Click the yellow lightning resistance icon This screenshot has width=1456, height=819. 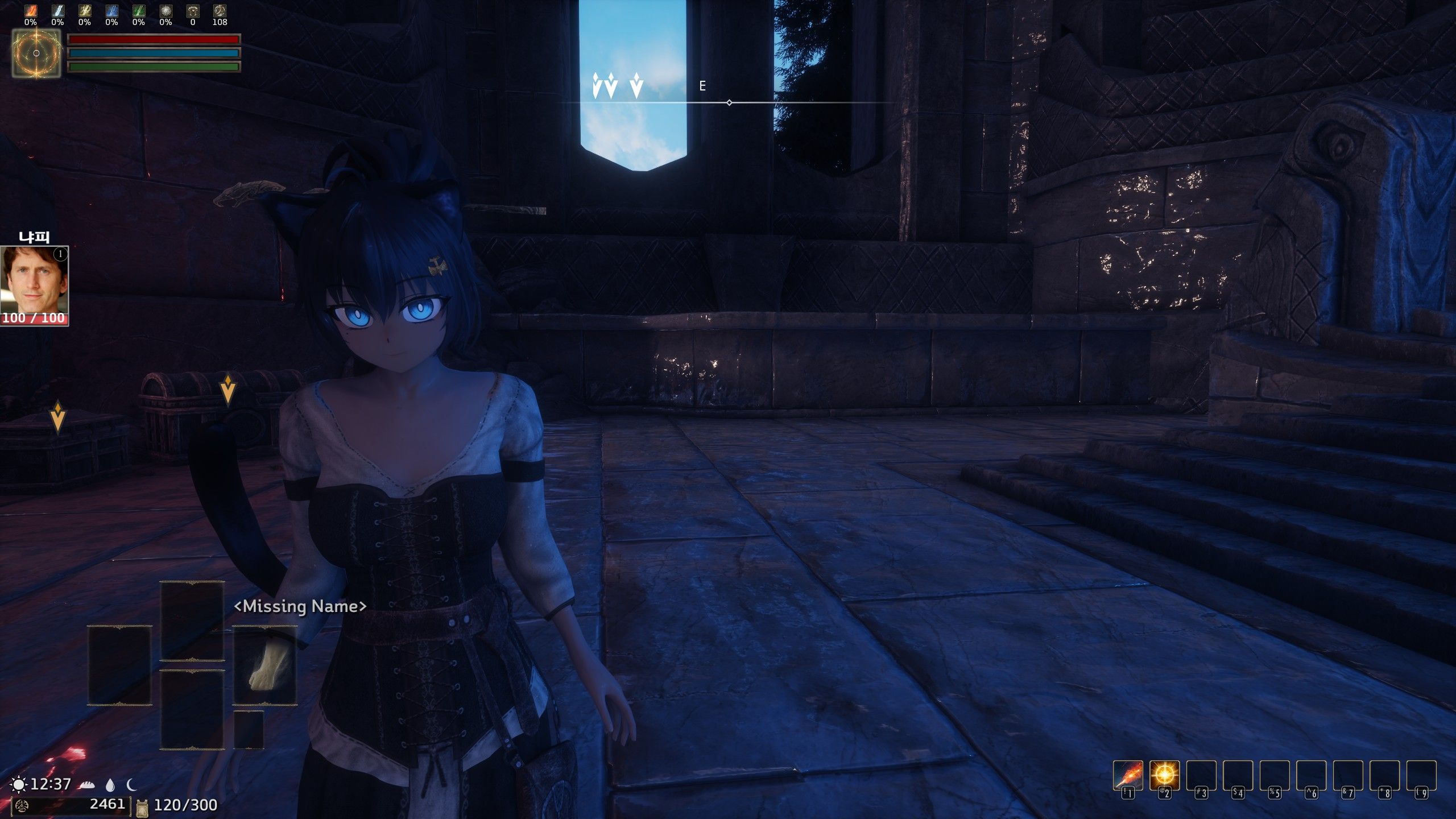coord(84,11)
